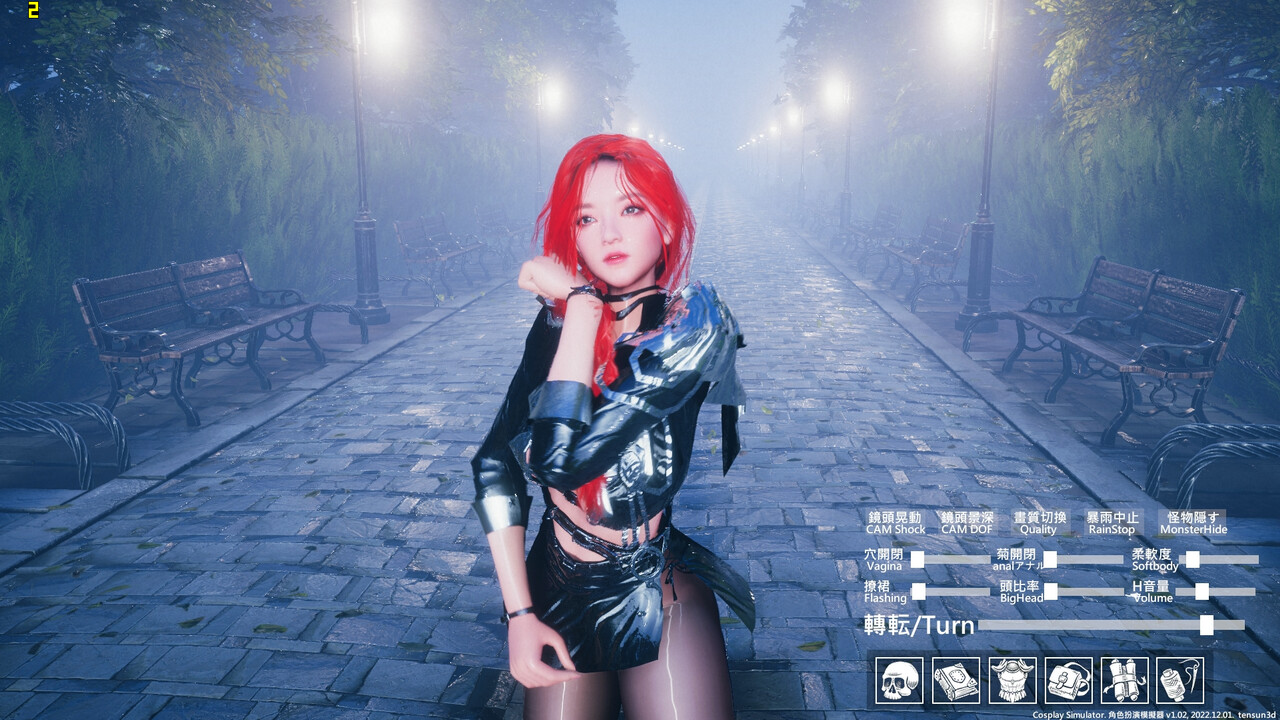1280x720 pixels.
Task: Open the spellbook icon
Action: [x=954, y=679]
